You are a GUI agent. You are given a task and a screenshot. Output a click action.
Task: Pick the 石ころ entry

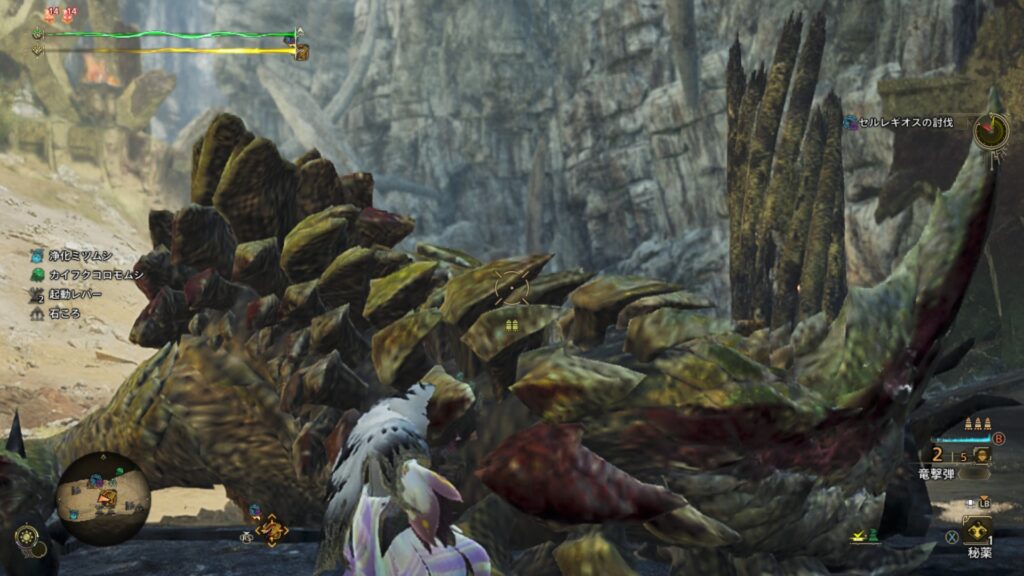(60, 313)
